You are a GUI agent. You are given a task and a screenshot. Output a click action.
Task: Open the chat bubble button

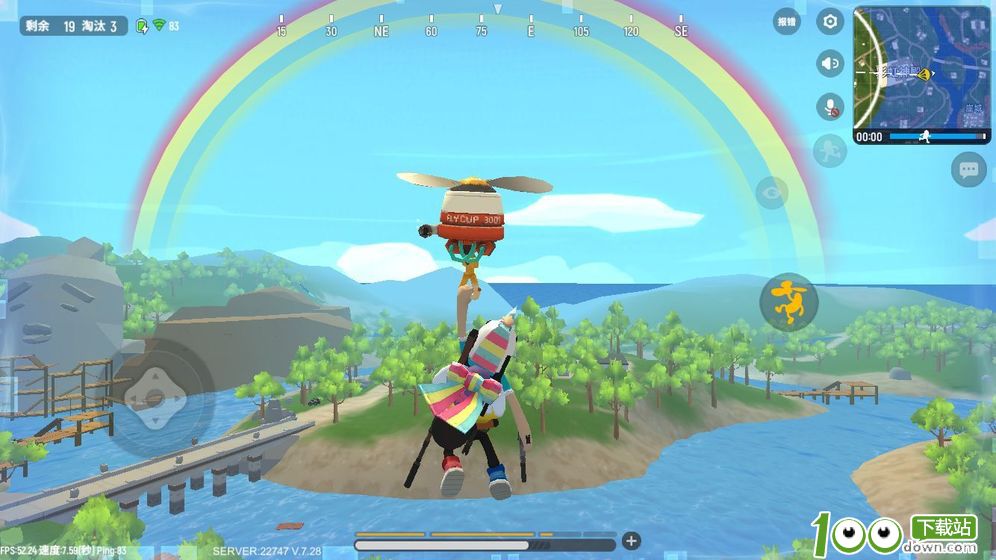(x=968, y=169)
